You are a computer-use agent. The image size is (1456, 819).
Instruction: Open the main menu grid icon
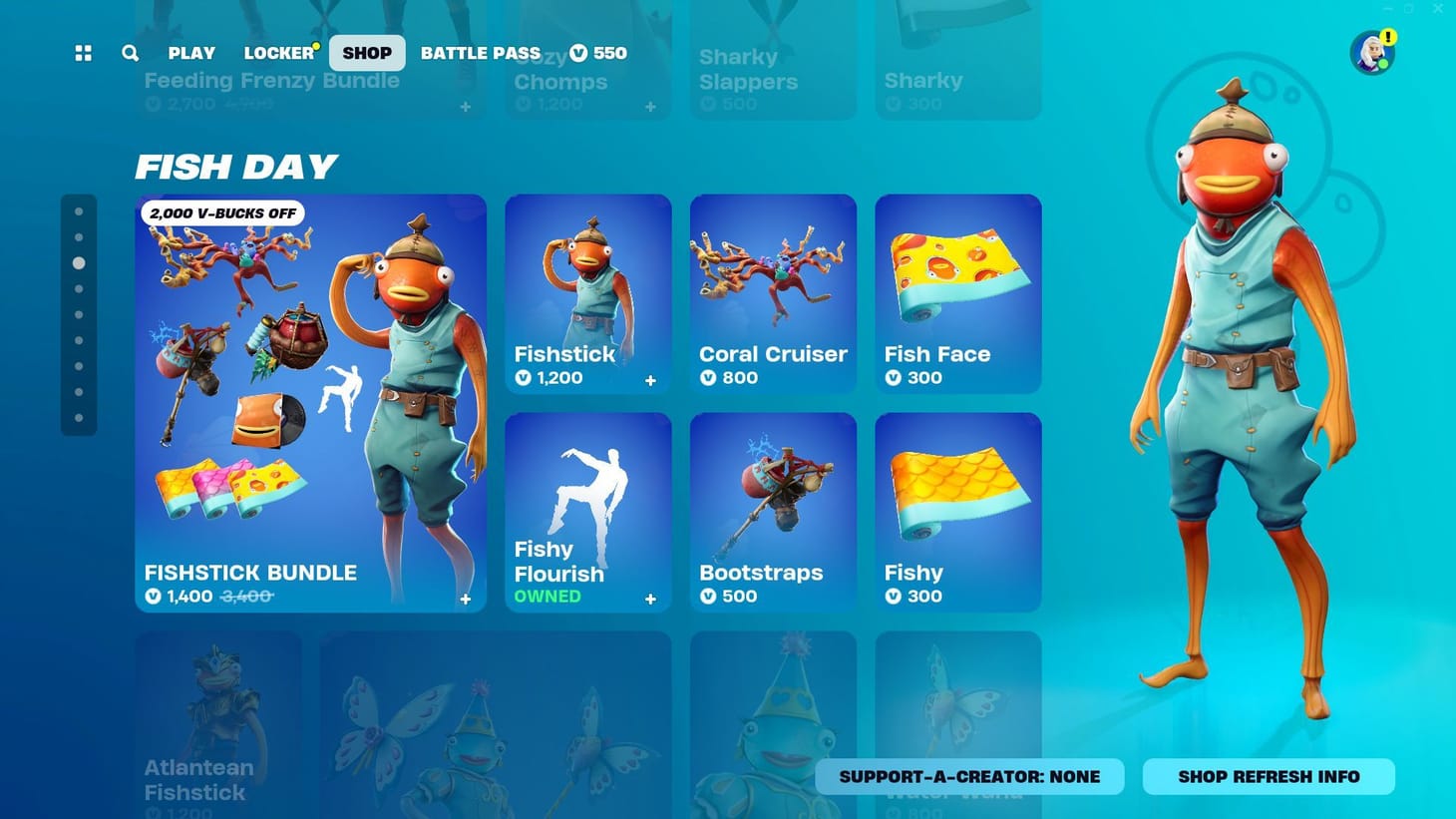tap(83, 53)
